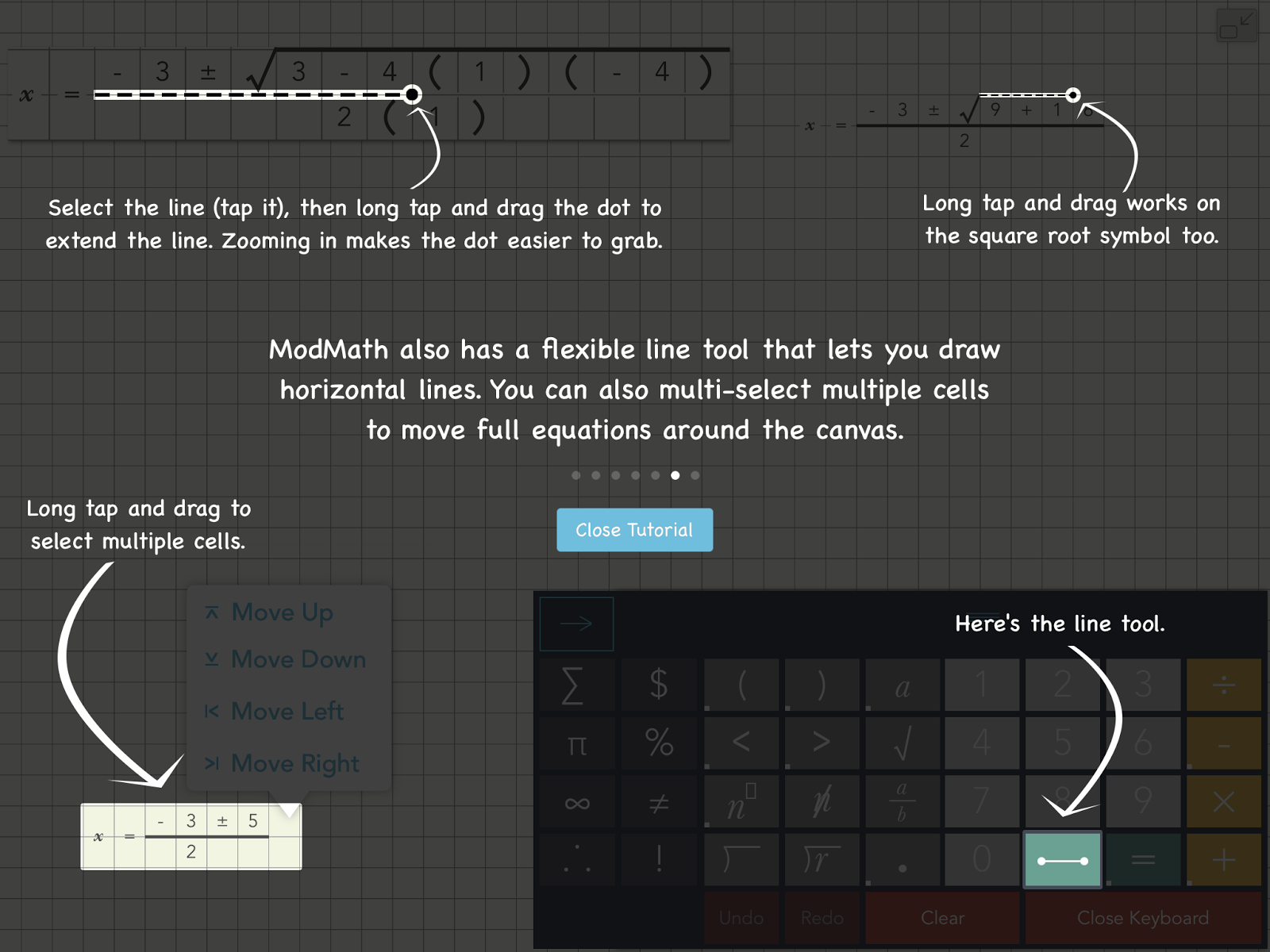The image size is (1270, 952).
Task: Tap the pi (π) key
Action: 577,743
